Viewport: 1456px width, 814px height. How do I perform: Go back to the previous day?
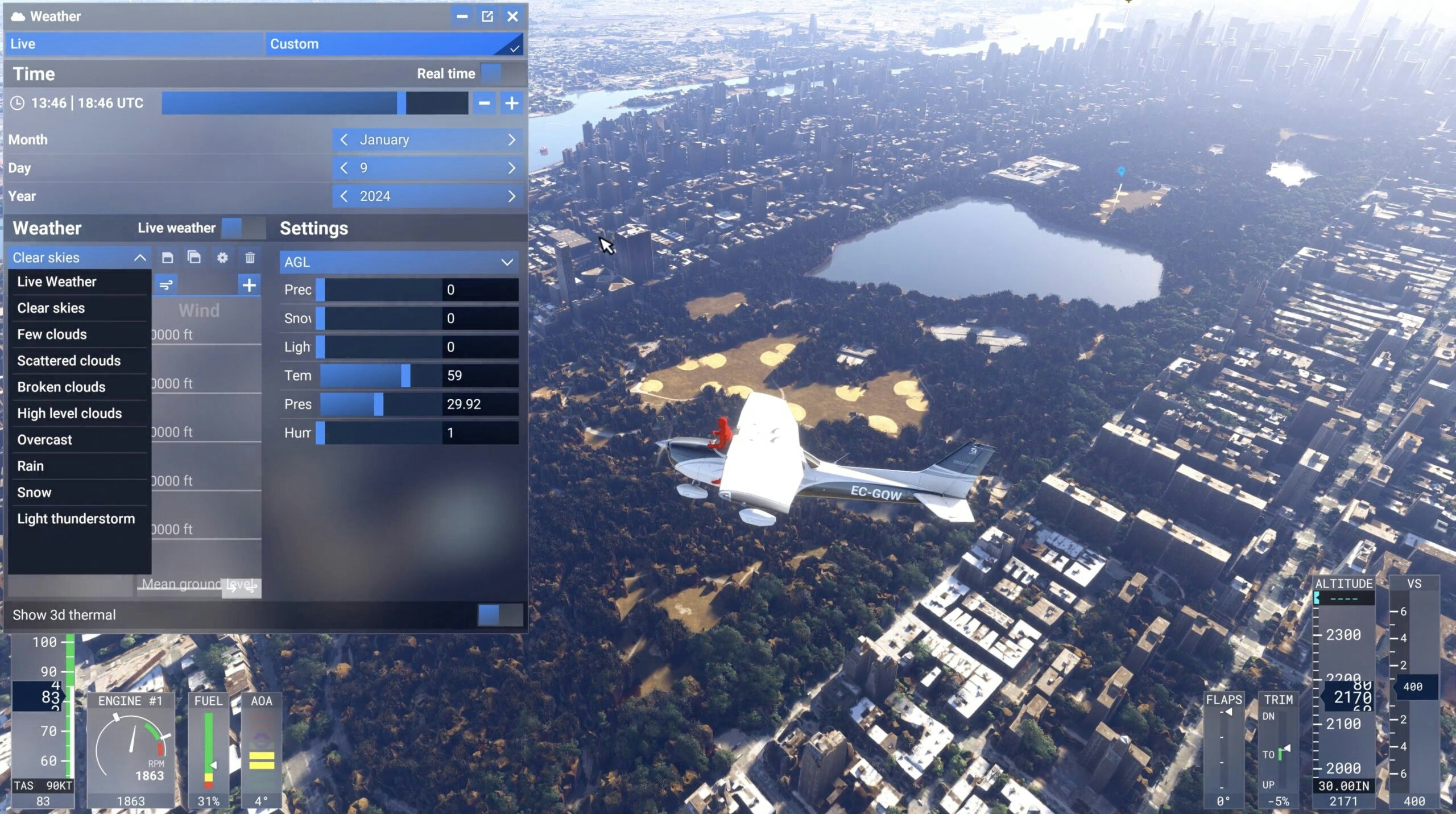344,168
